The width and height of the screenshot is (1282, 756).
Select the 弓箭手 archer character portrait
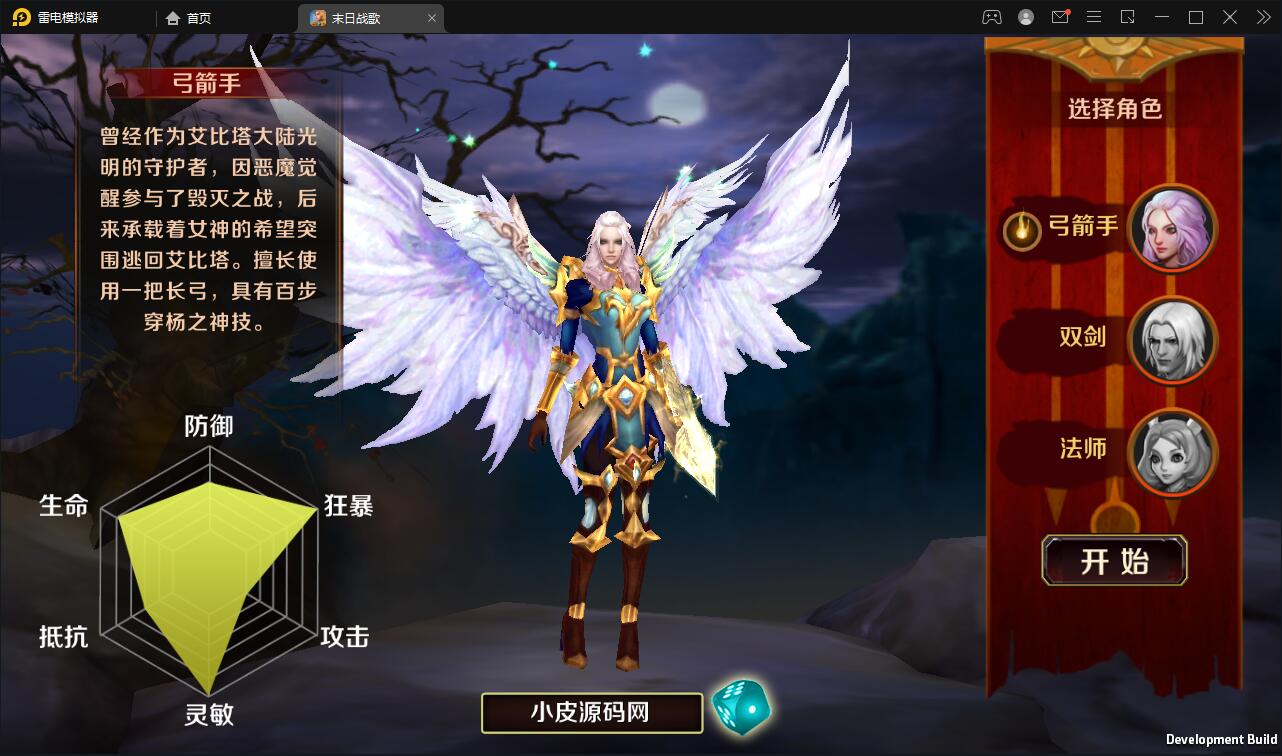pos(1173,229)
